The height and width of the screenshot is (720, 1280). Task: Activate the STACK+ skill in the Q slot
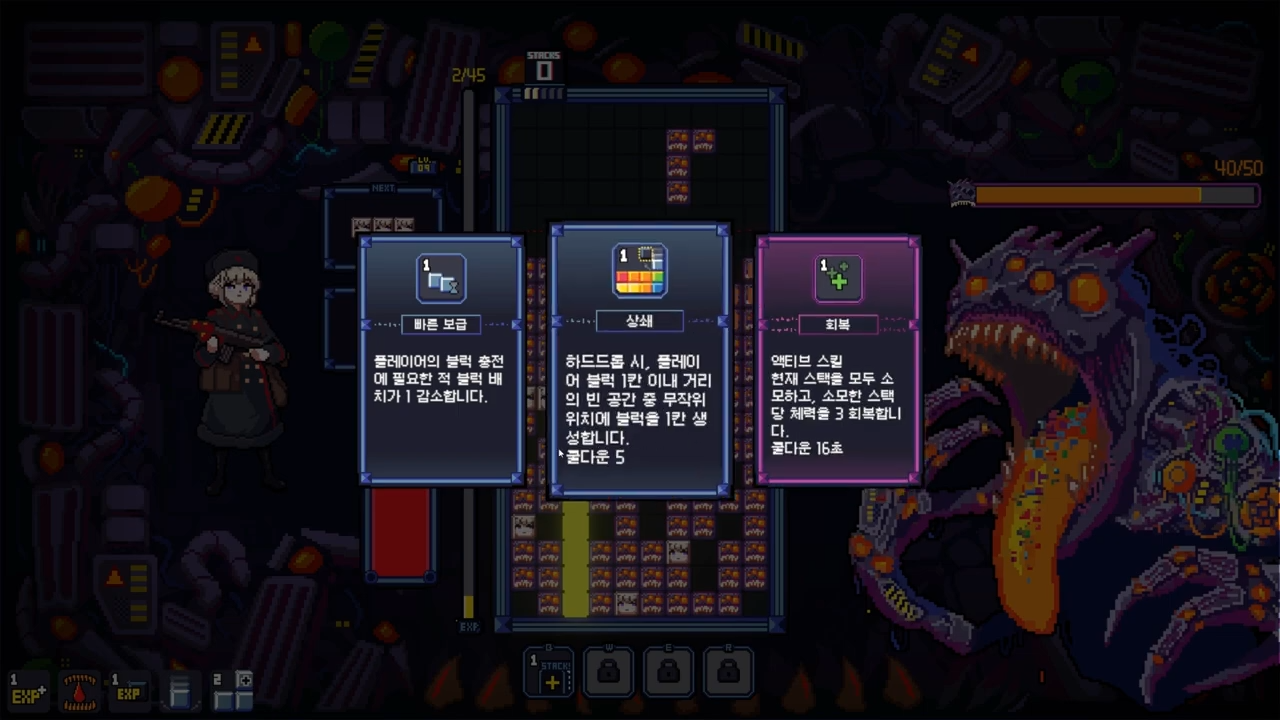point(548,672)
